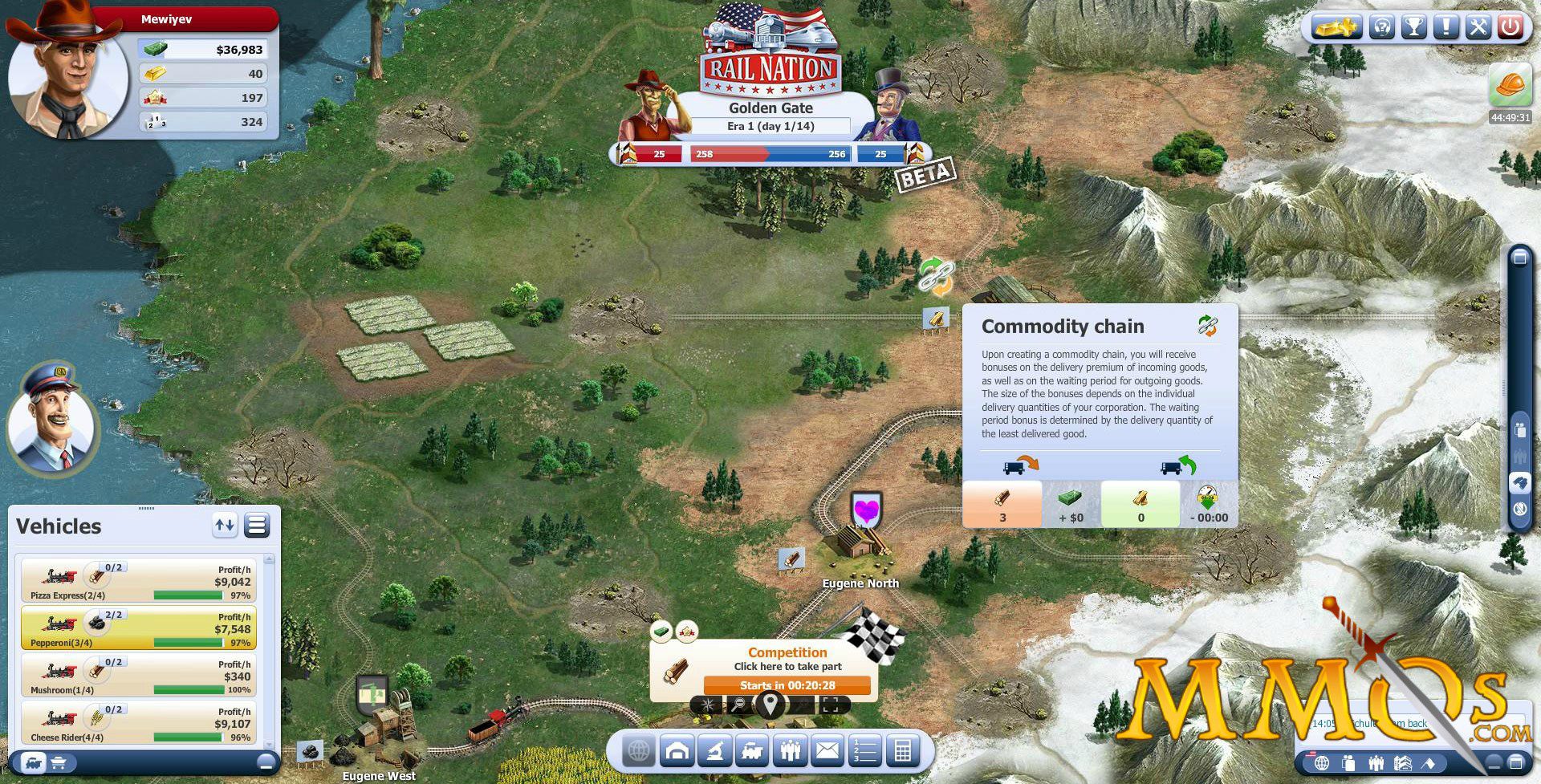The height and width of the screenshot is (784, 1541).
Task: Select the Pepperoni train row
Action: [138, 628]
